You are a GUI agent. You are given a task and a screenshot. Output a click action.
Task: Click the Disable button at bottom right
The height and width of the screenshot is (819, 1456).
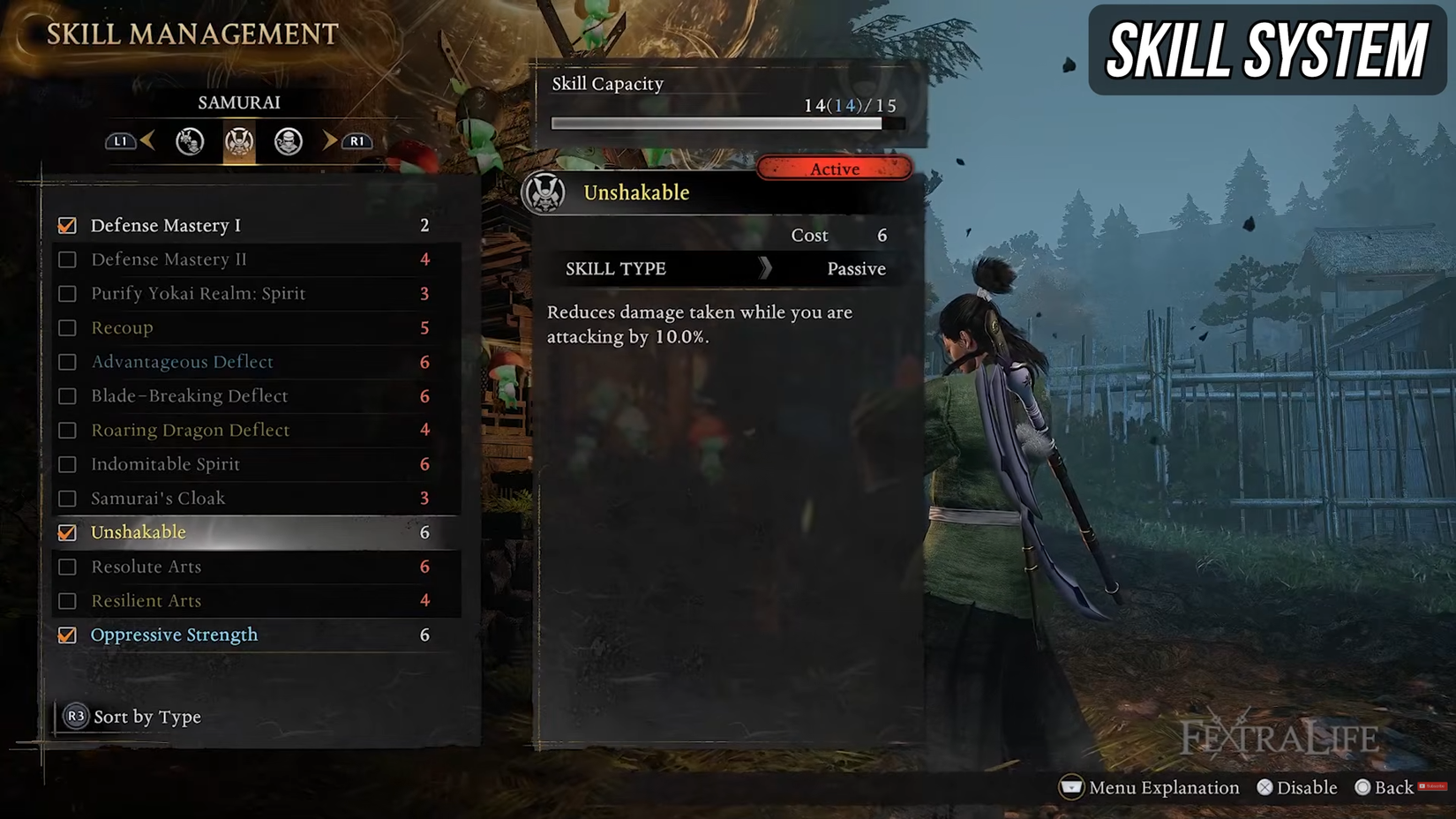[x=1297, y=787]
